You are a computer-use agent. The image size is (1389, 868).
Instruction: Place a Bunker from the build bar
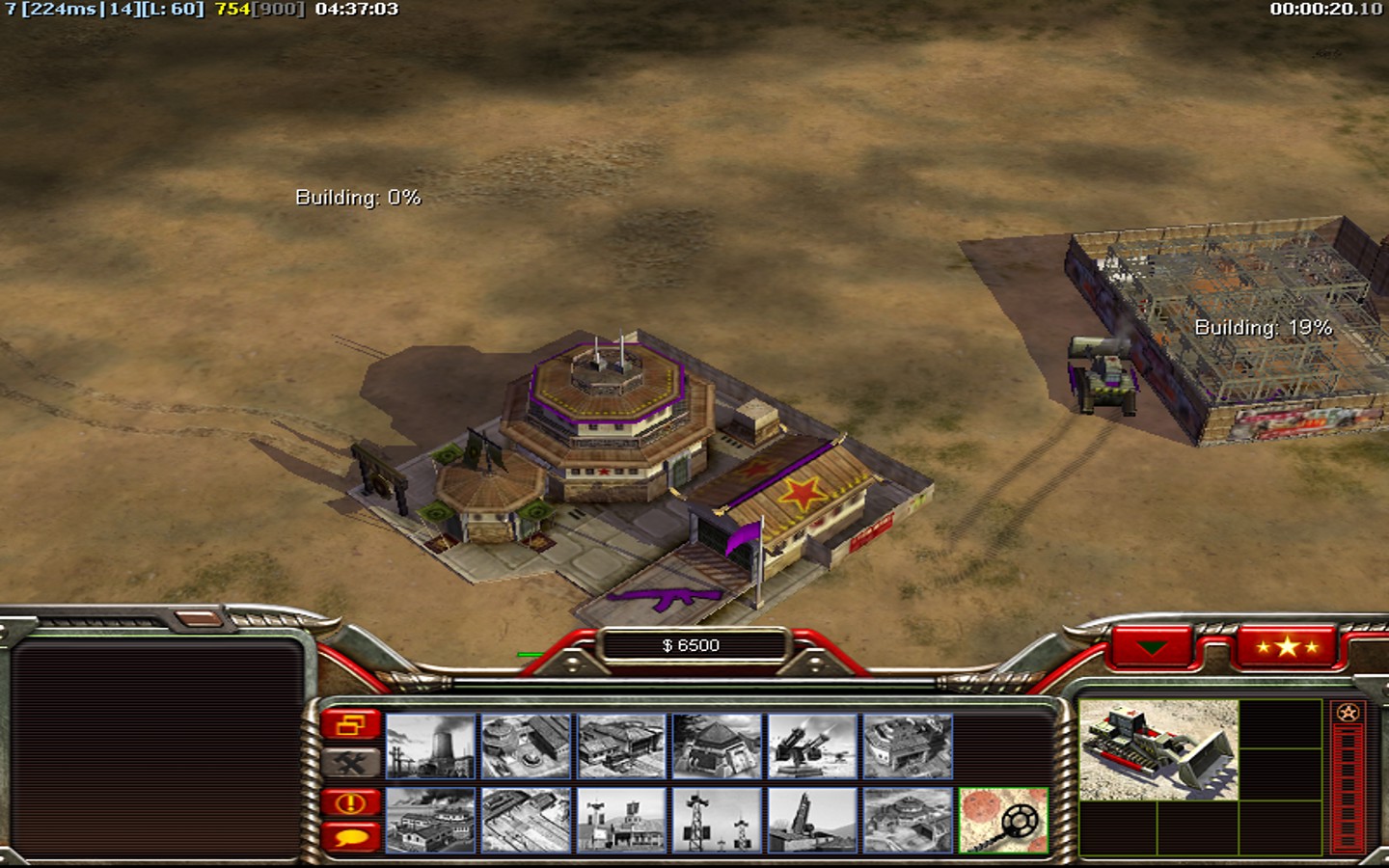717,746
